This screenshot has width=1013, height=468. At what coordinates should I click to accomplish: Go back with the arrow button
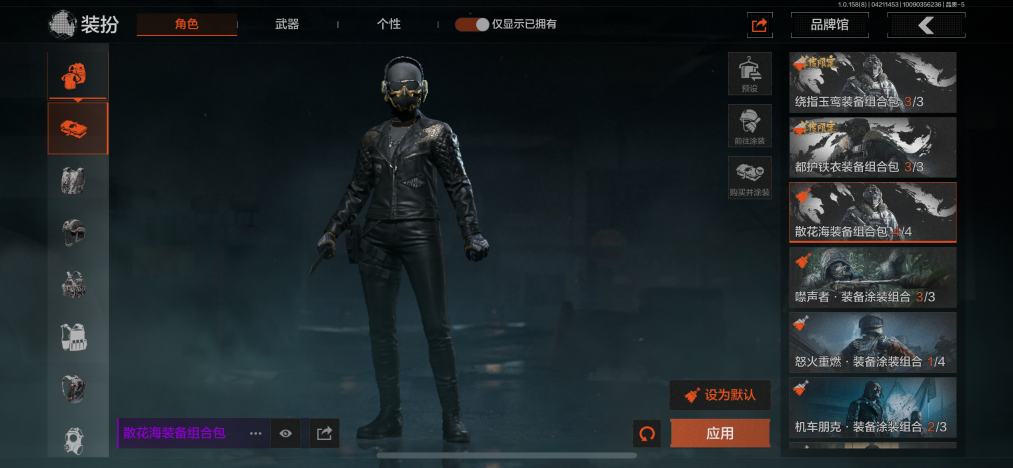pyautogui.click(x=926, y=25)
